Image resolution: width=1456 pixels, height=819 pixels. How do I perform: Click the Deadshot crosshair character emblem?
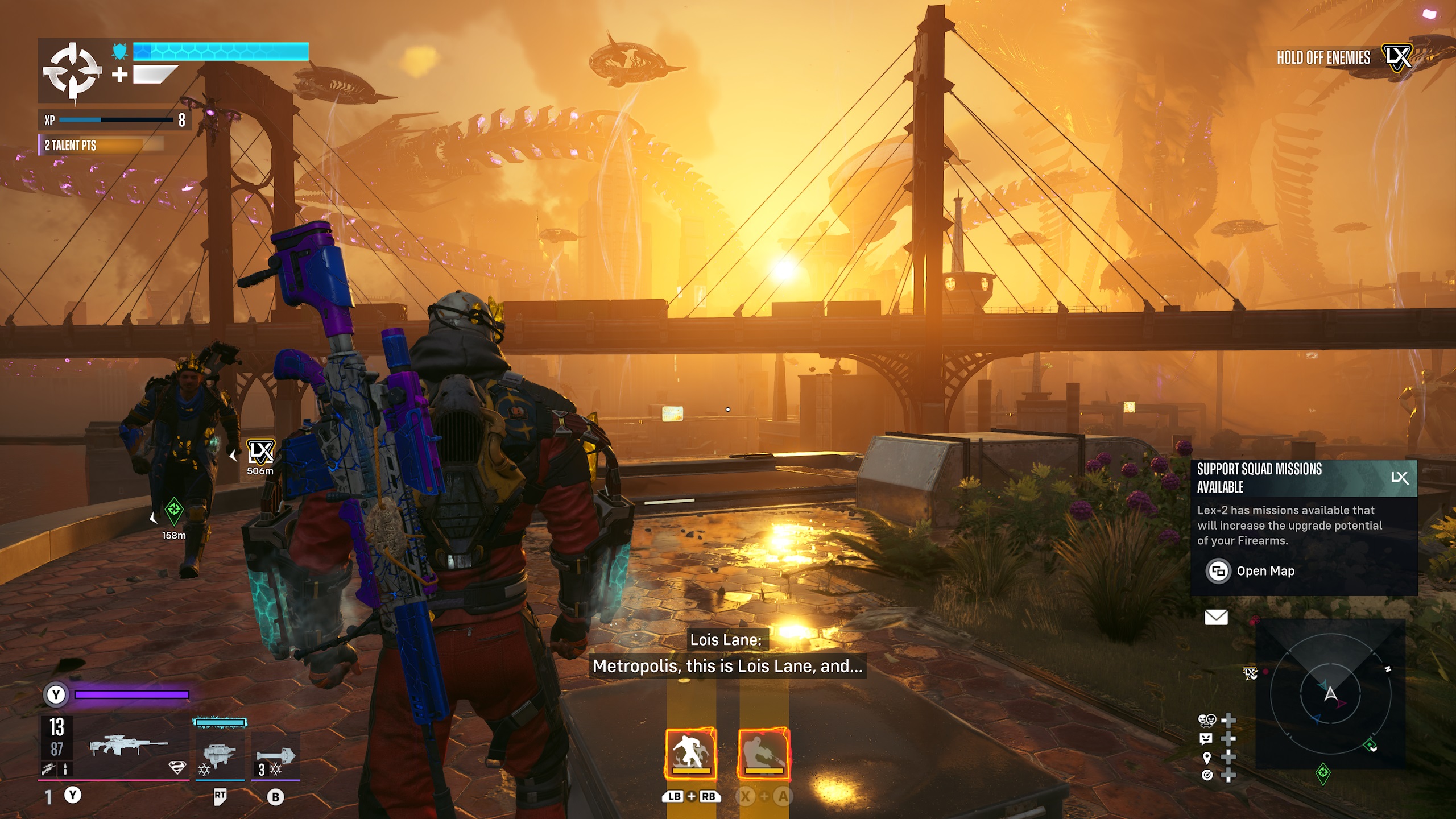(72, 72)
